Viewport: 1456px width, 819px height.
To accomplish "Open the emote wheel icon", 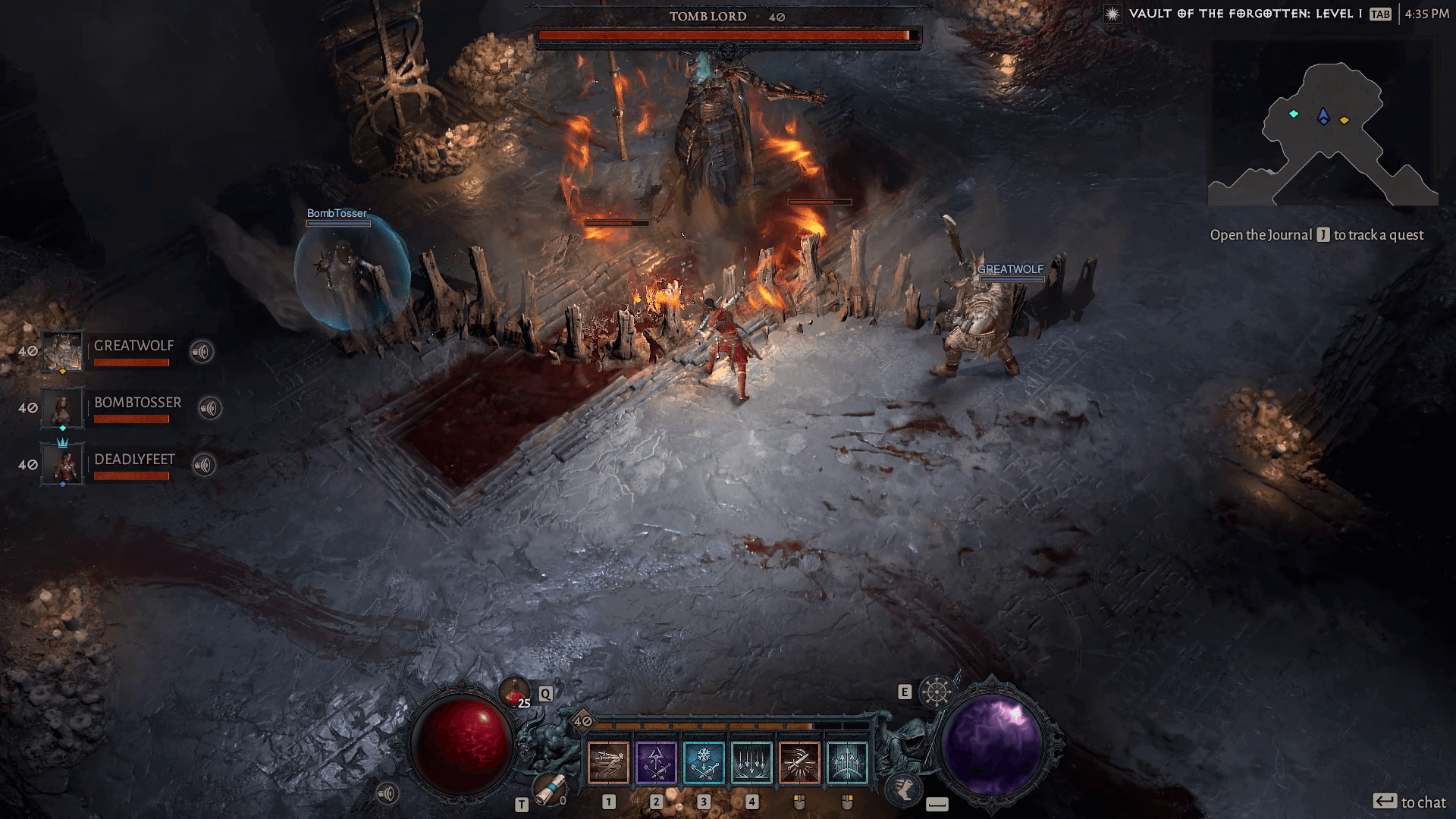I will (x=936, y=692).
